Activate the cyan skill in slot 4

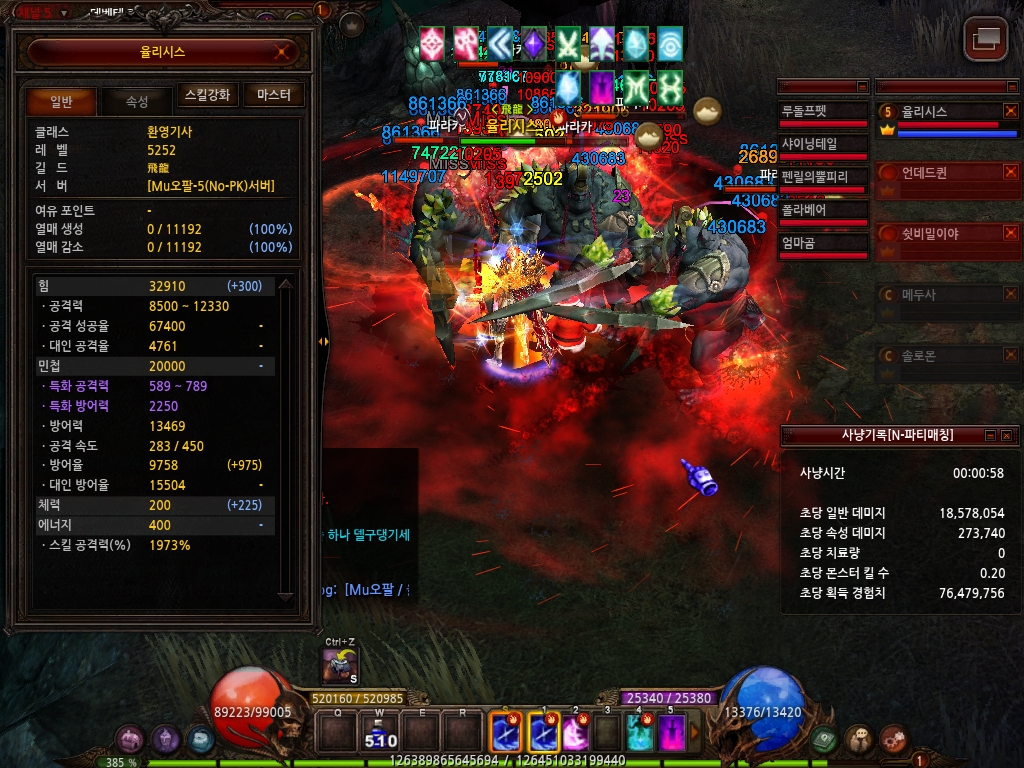click(639, 732)
